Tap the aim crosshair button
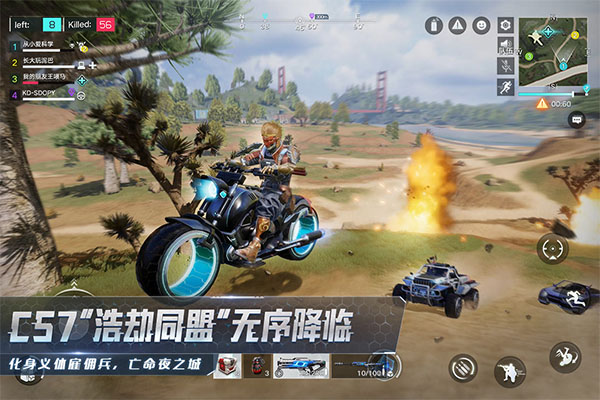Image resolution: width=600 pixels, height=400 pixels. point(553,249)
